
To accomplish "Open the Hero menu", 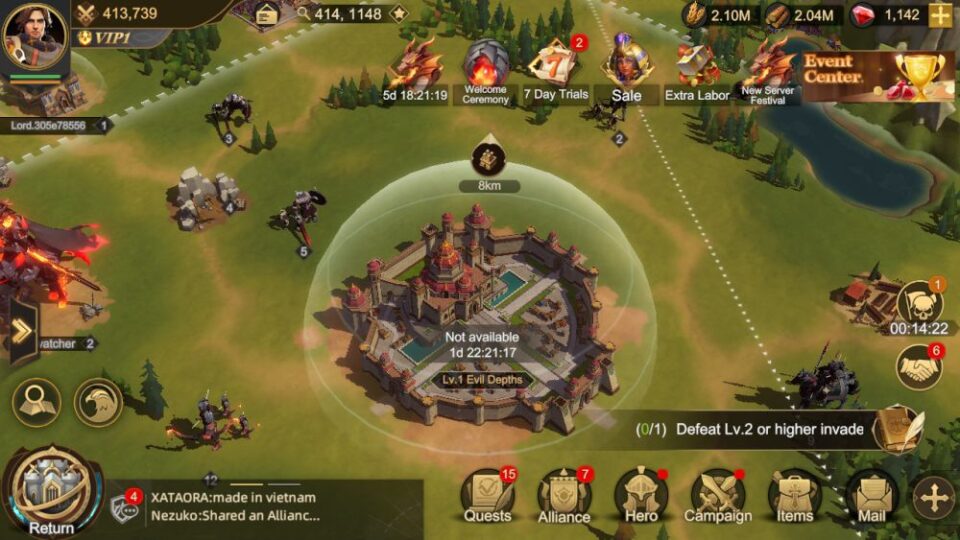I will [x=641, y=495].
